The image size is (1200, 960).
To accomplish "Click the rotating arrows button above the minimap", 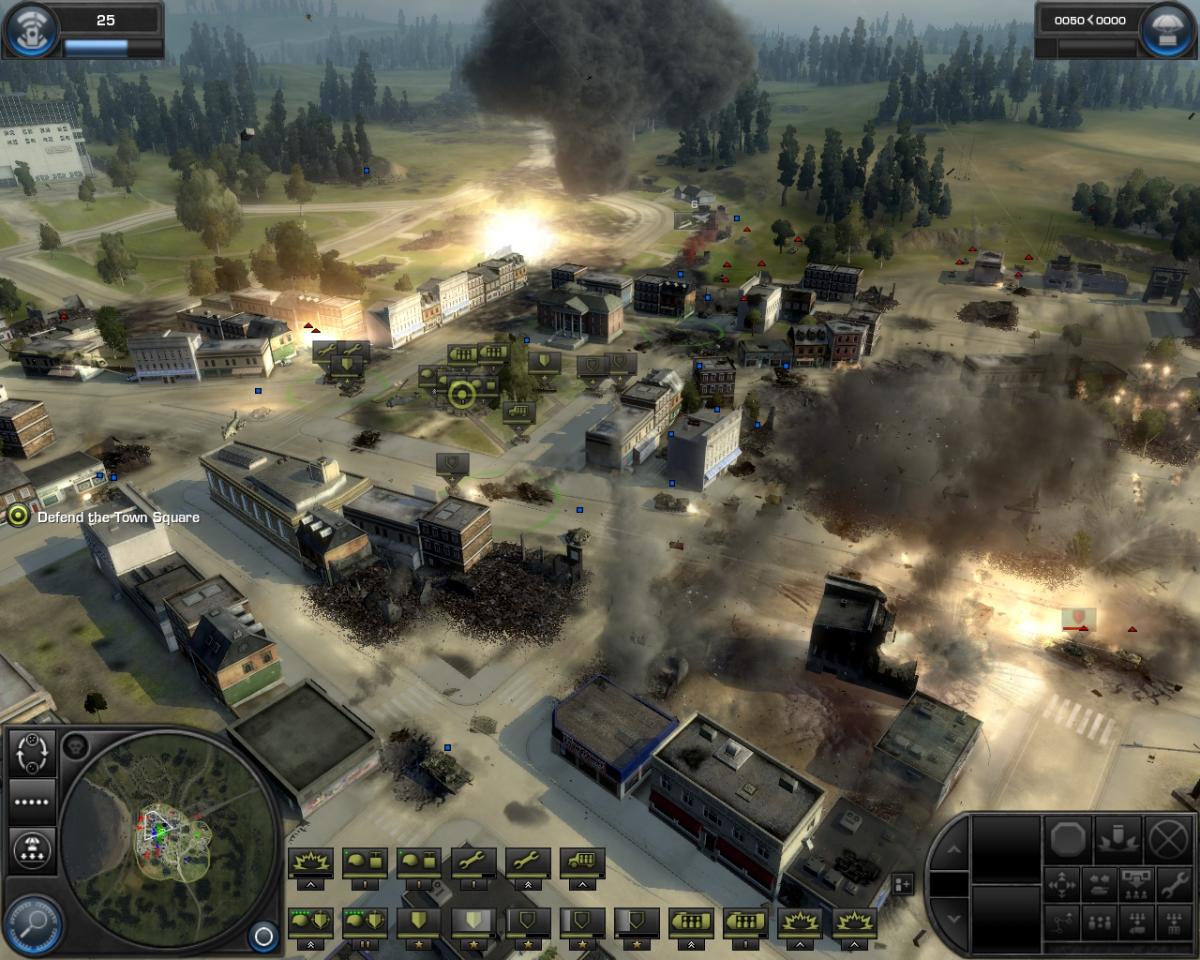I will [32, 753].
